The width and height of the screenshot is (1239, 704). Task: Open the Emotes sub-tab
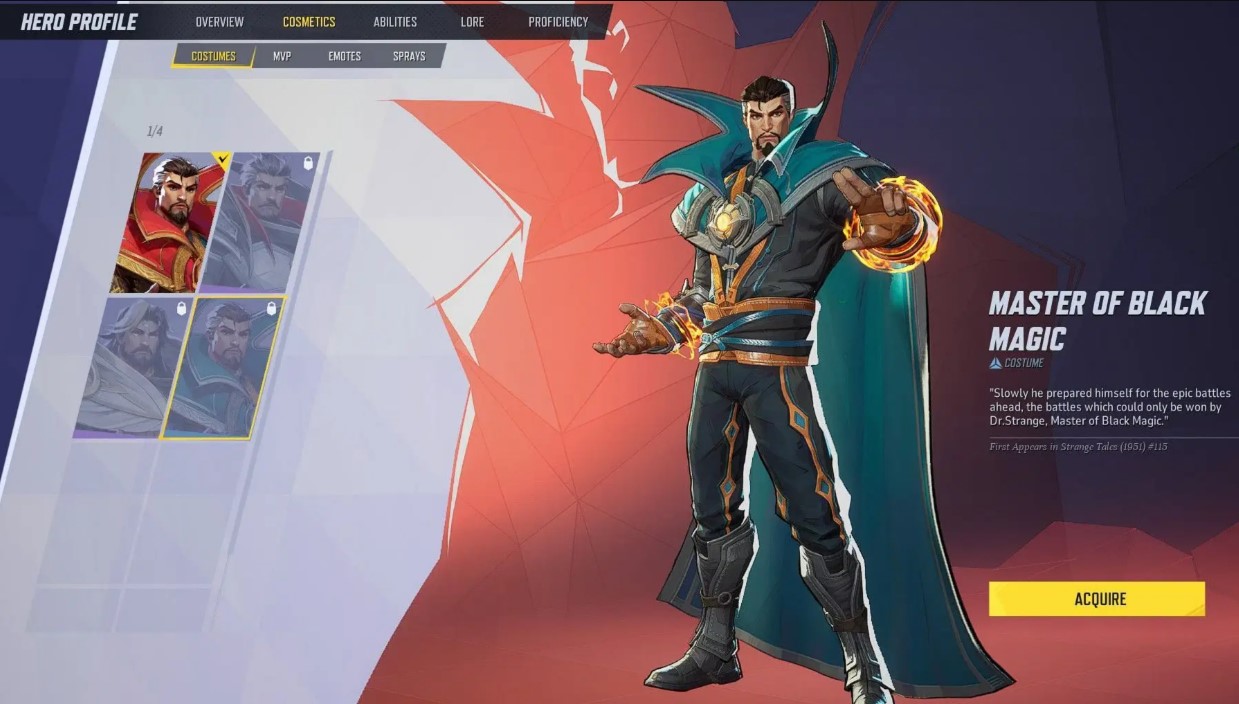click(344, 56)
